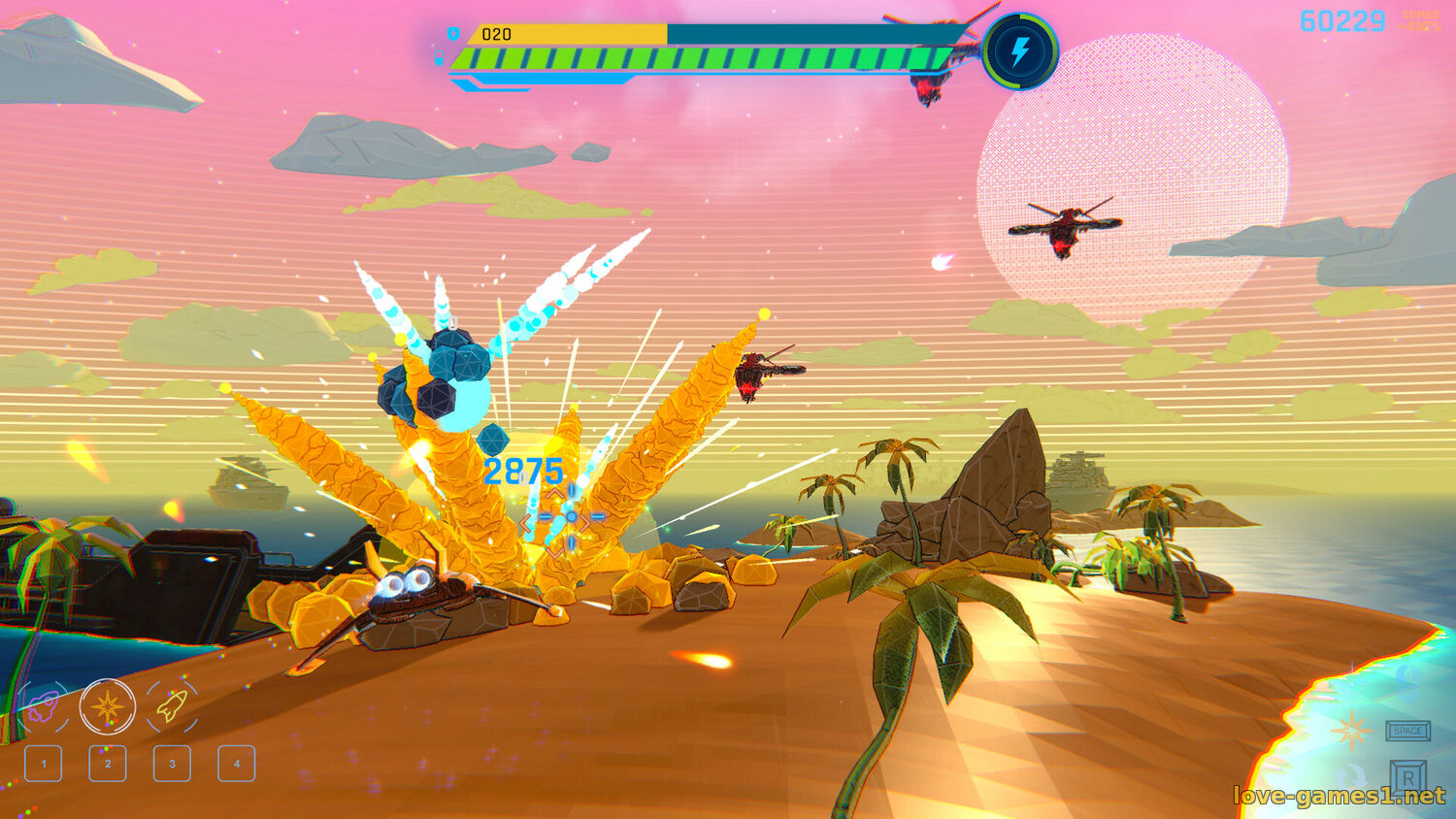Choose the orange starburst weapon icon
1456x819 pixels.
[107, 705]
